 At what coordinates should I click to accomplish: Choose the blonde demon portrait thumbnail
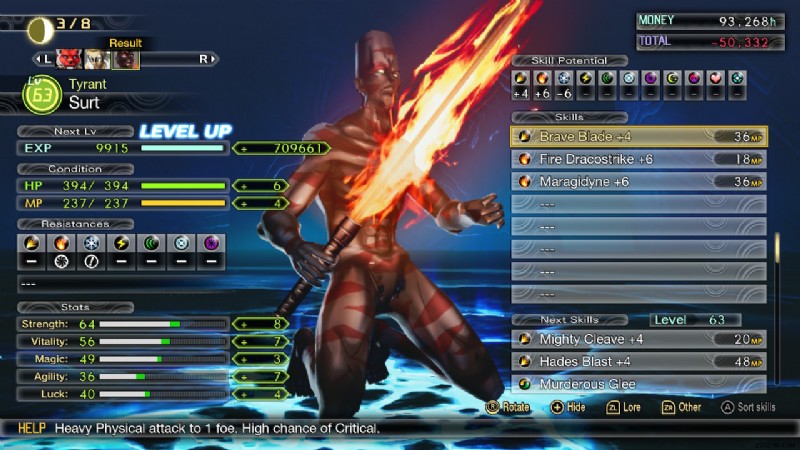97,59
